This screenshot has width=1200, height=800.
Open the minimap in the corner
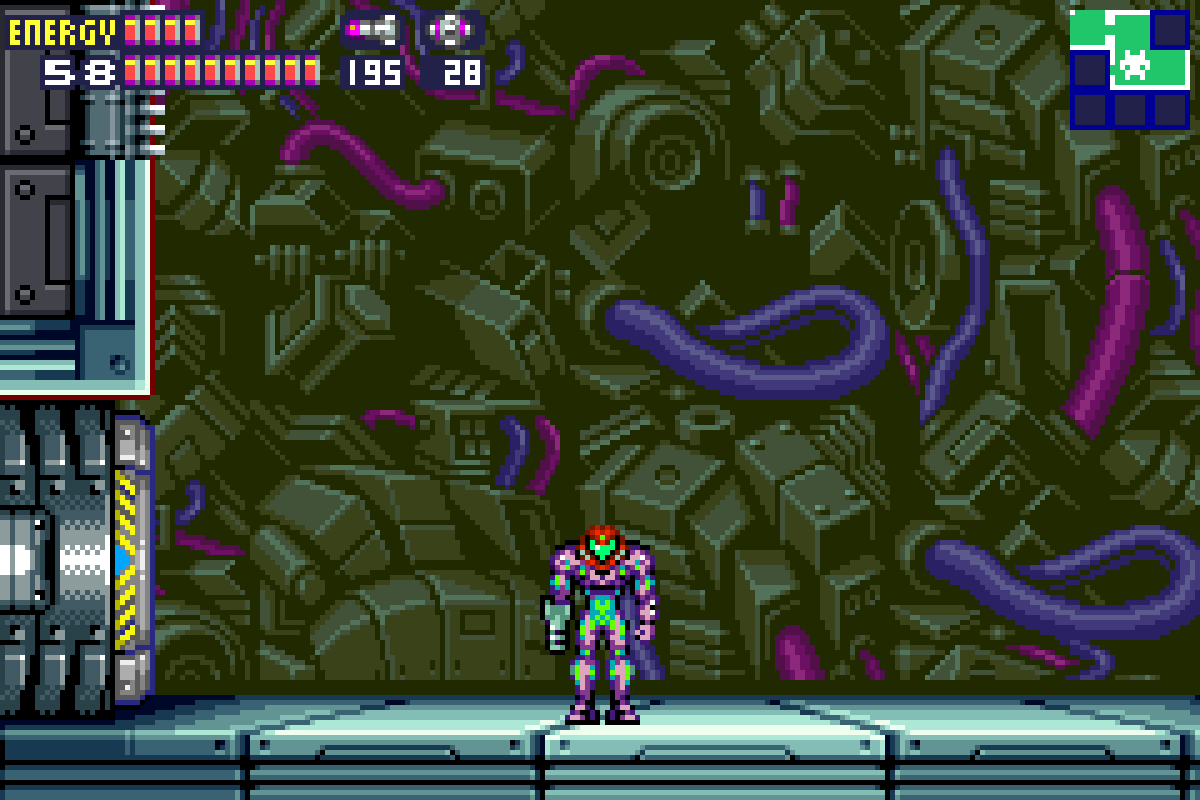[x=1129, y=68]
